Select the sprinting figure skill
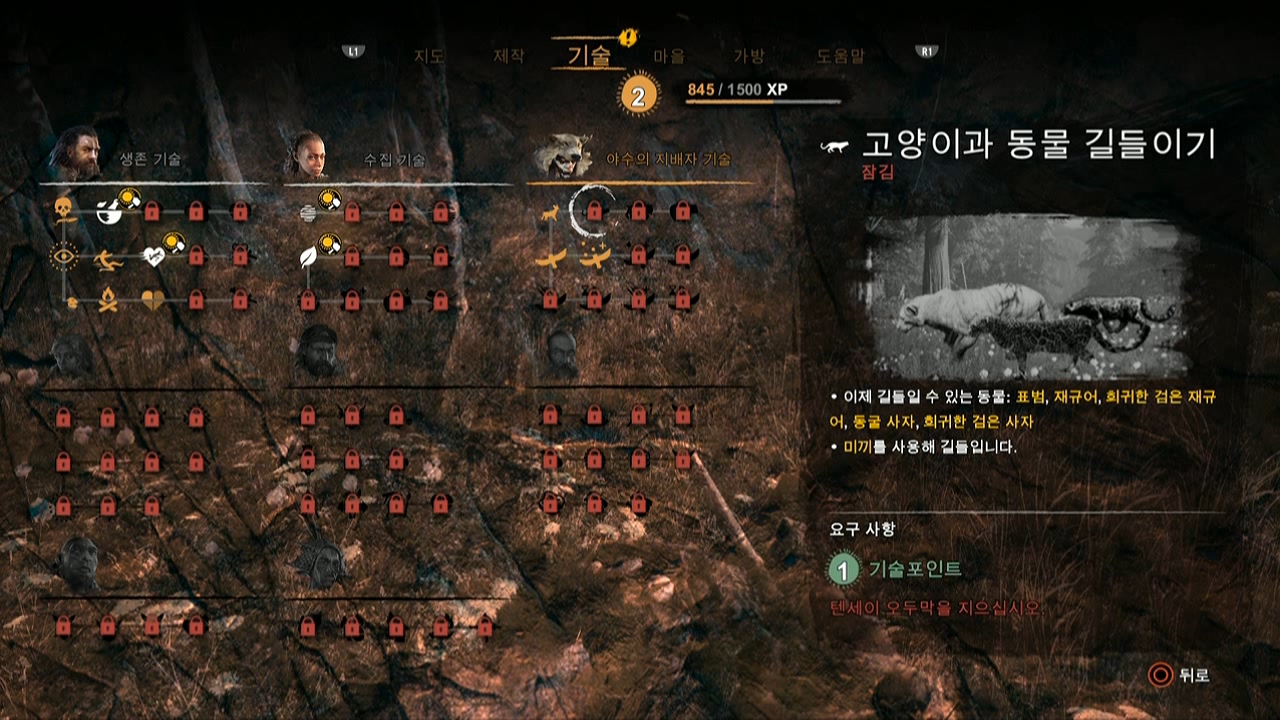Image resolution: width=1280 pixels, height=720 pixels. tap(110, 258)
